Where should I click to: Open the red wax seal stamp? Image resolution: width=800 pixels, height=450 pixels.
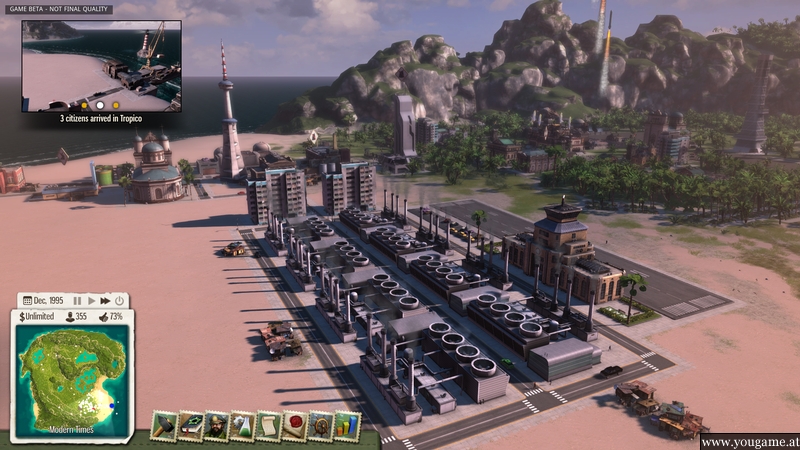294,426
